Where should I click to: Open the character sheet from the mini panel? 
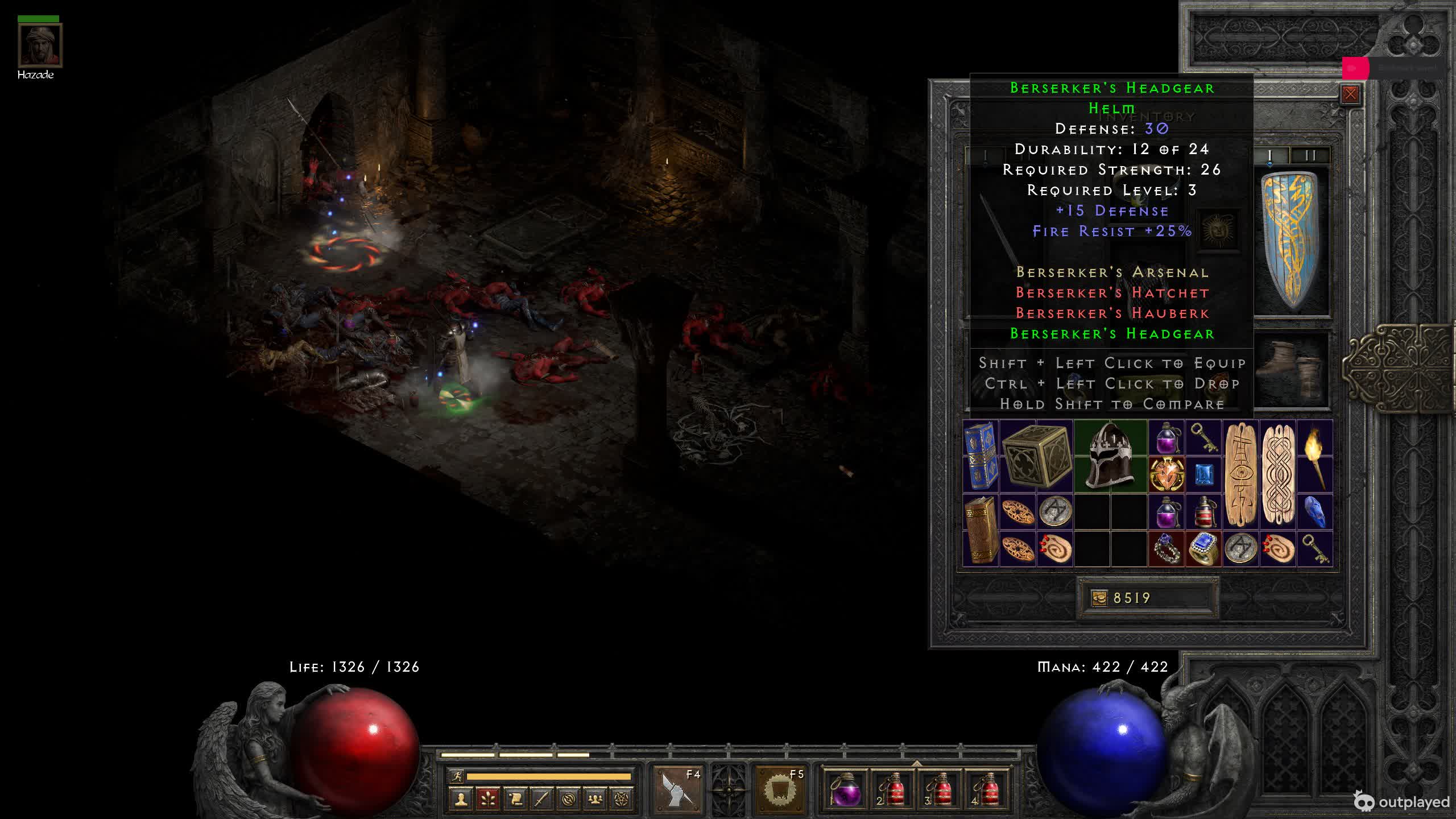point(461,799)
